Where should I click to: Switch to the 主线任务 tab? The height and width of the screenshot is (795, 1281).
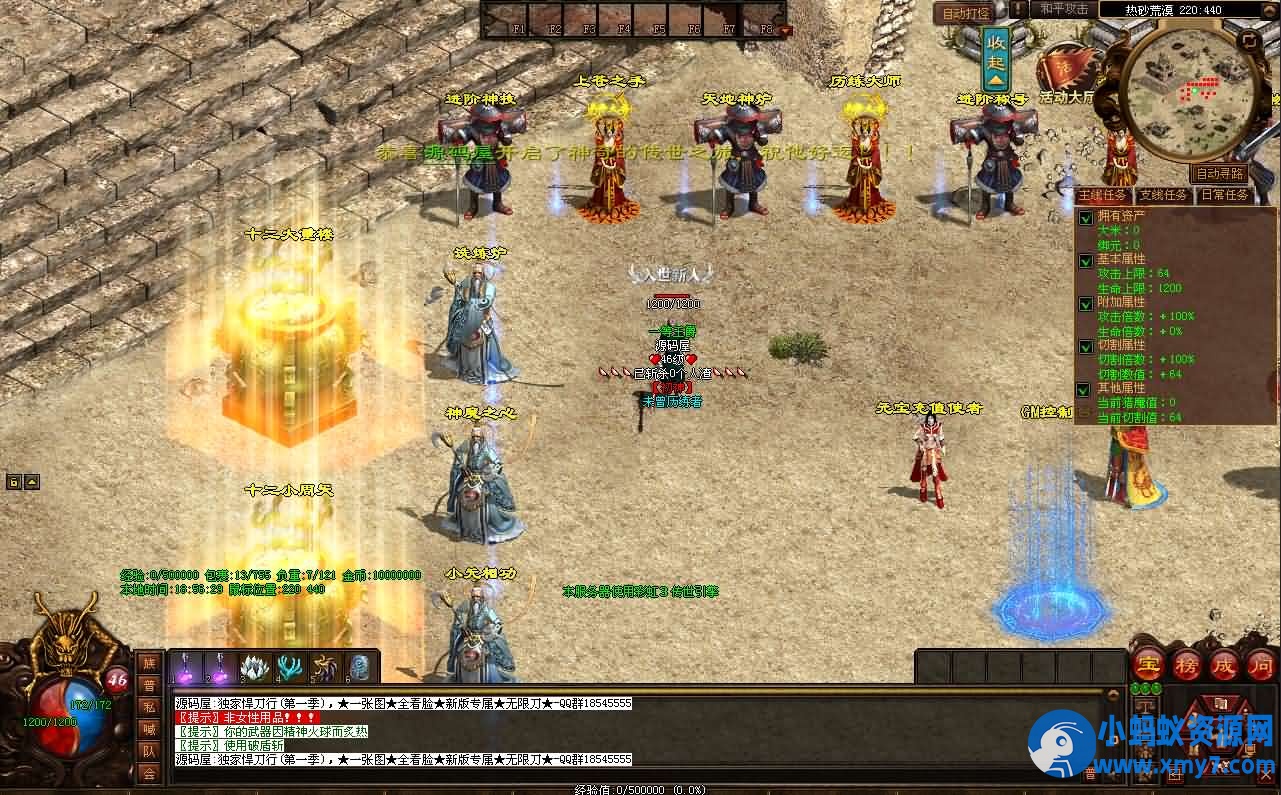pyautogui.click(x=1104, y=195)
